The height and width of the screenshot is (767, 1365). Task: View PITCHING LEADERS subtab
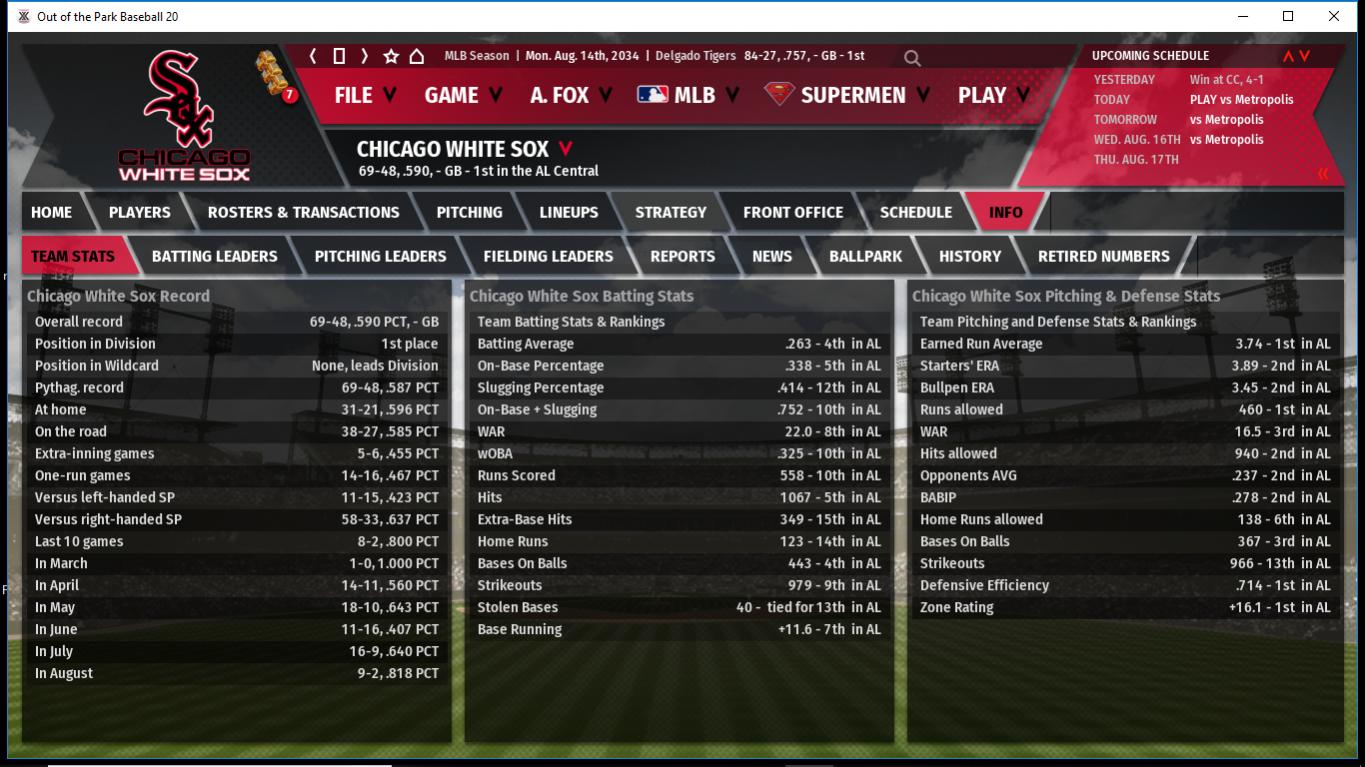click(380, 256)
